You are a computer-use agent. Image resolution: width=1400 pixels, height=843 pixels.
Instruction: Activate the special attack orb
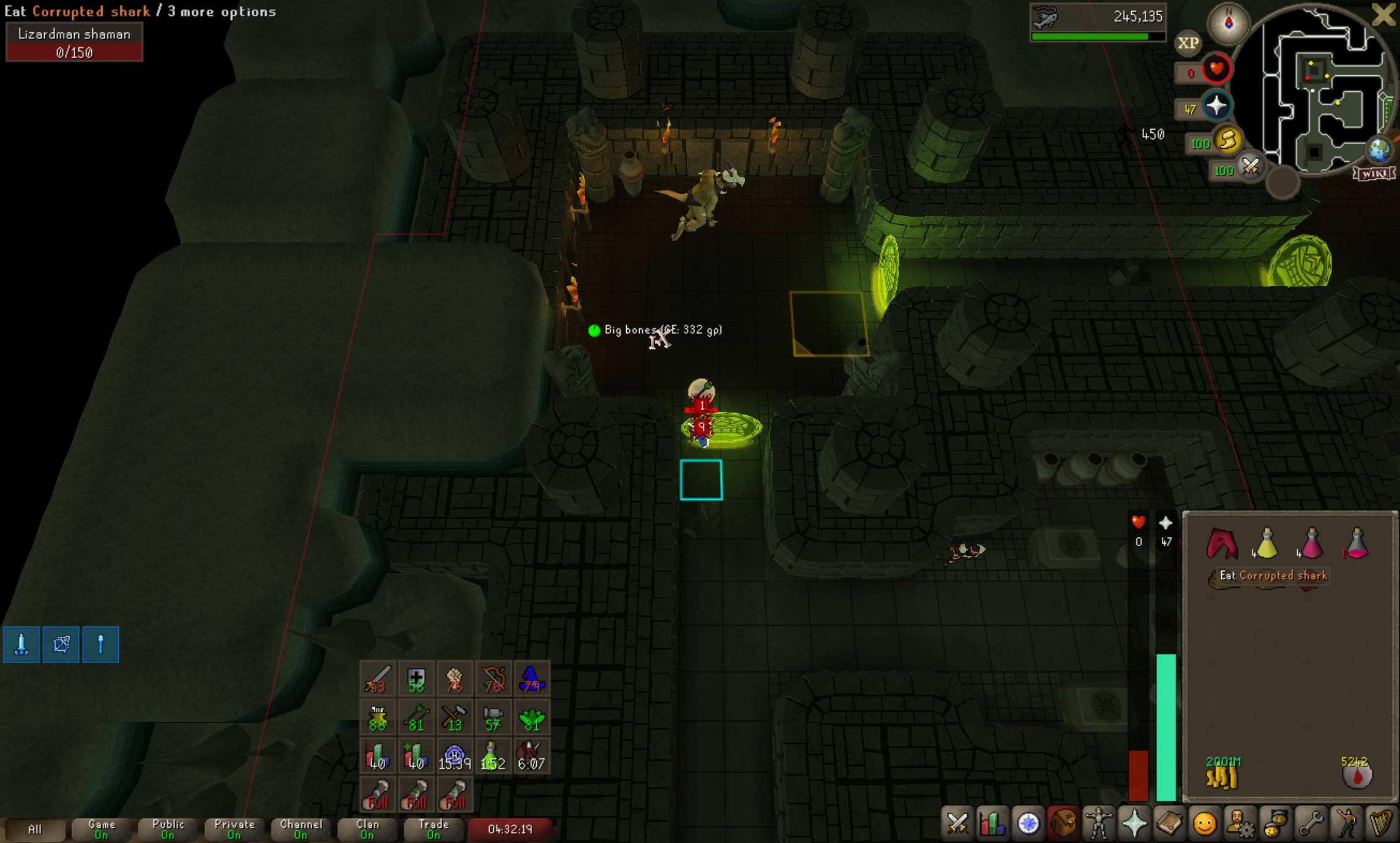(1250, 167)
